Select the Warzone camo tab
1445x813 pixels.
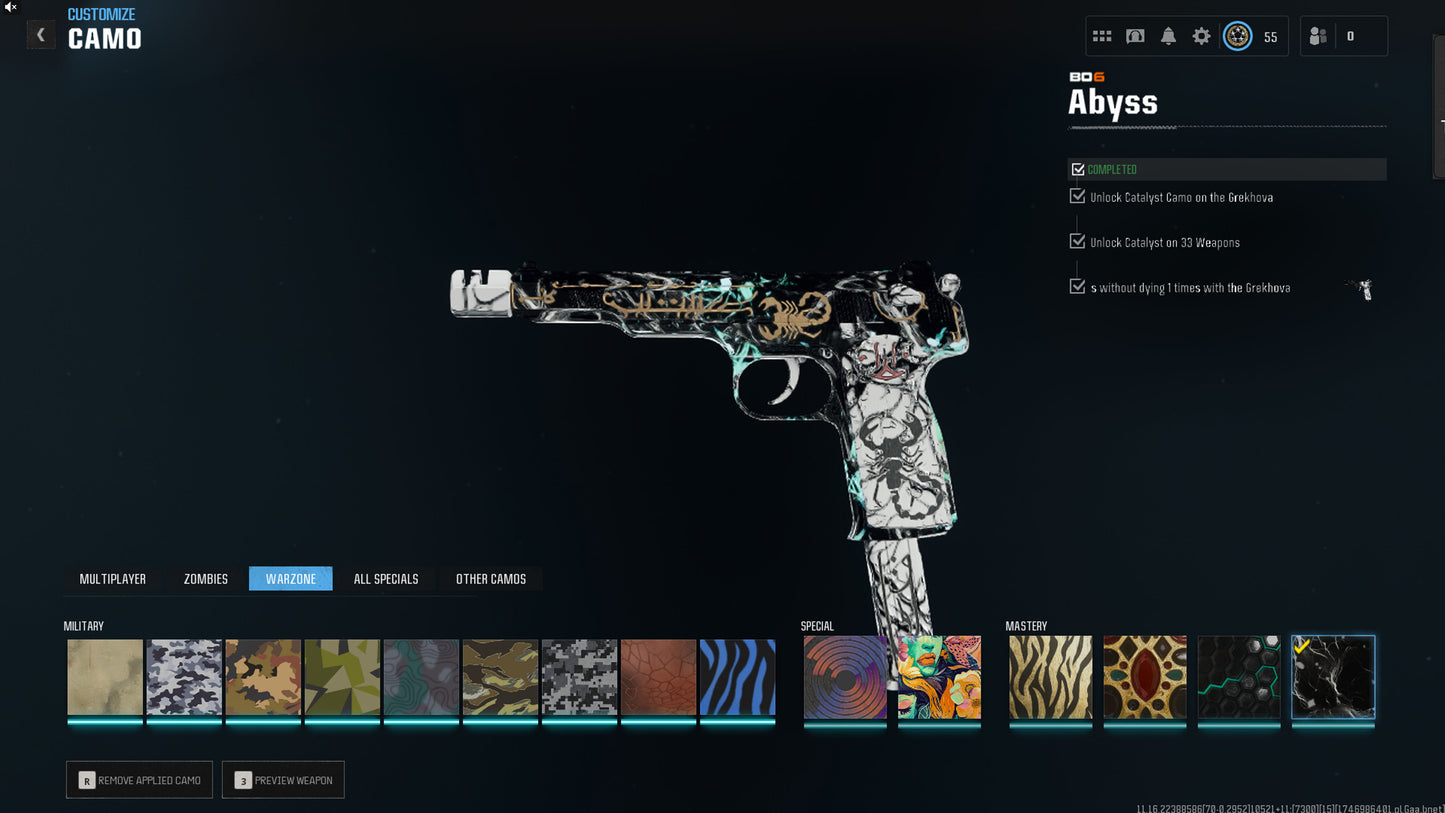coord(291,579)
